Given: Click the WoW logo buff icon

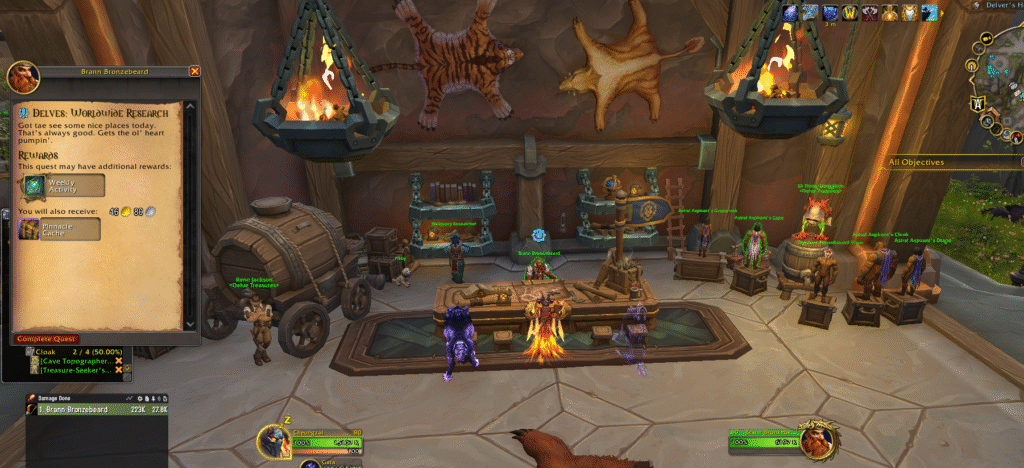Looking at the screenshot, I should coord(848,12).
